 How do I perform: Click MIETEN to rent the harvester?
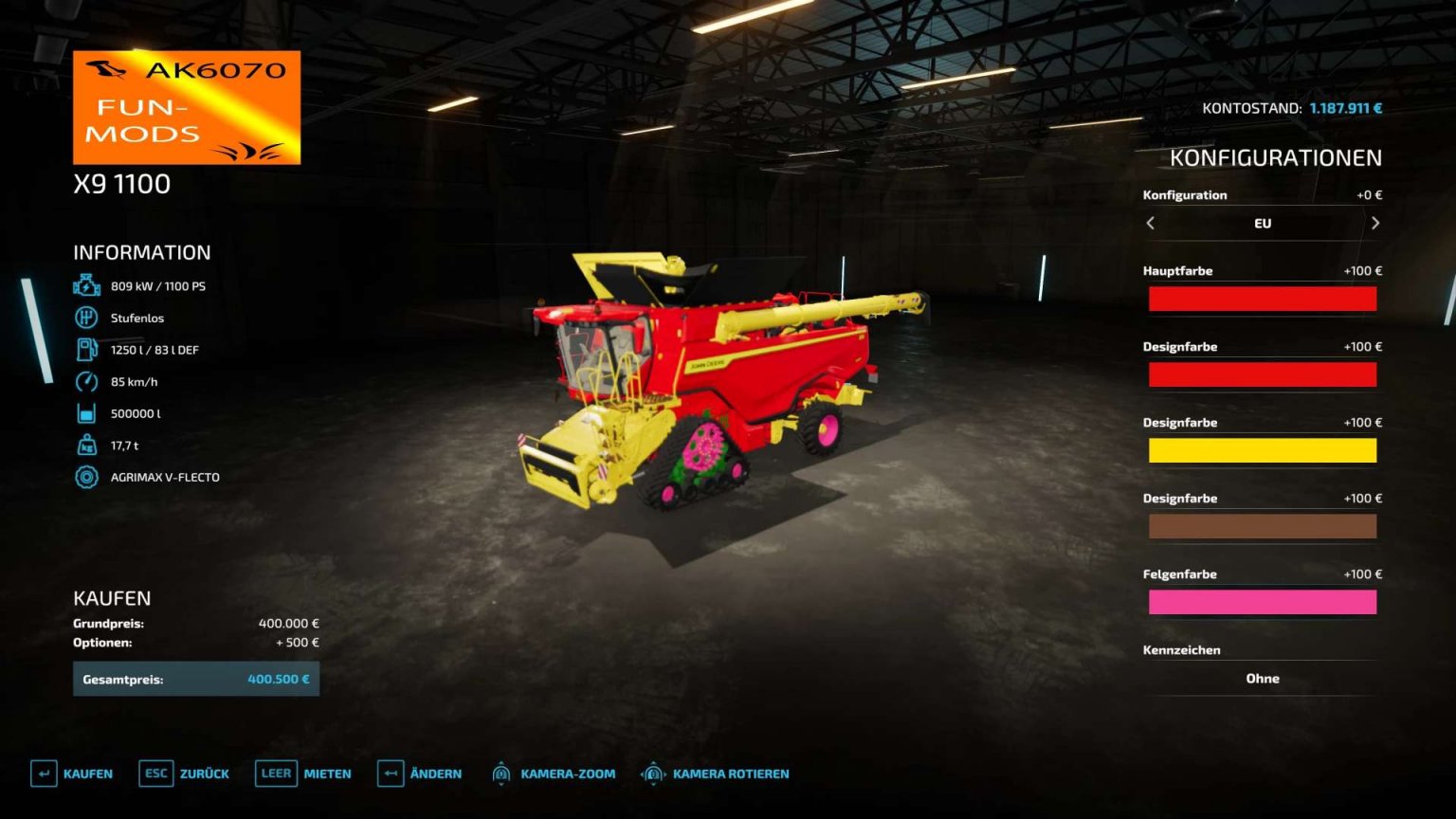coord(327,773)
